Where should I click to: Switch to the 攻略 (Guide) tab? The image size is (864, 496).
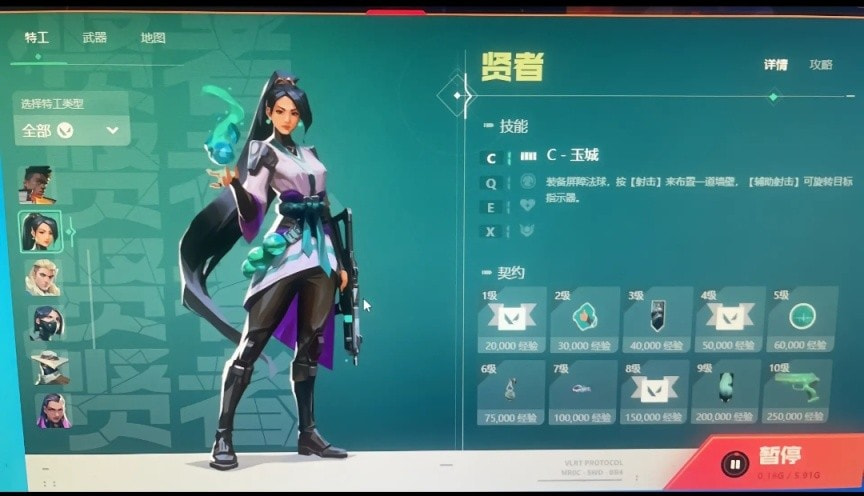coord(820,64)
